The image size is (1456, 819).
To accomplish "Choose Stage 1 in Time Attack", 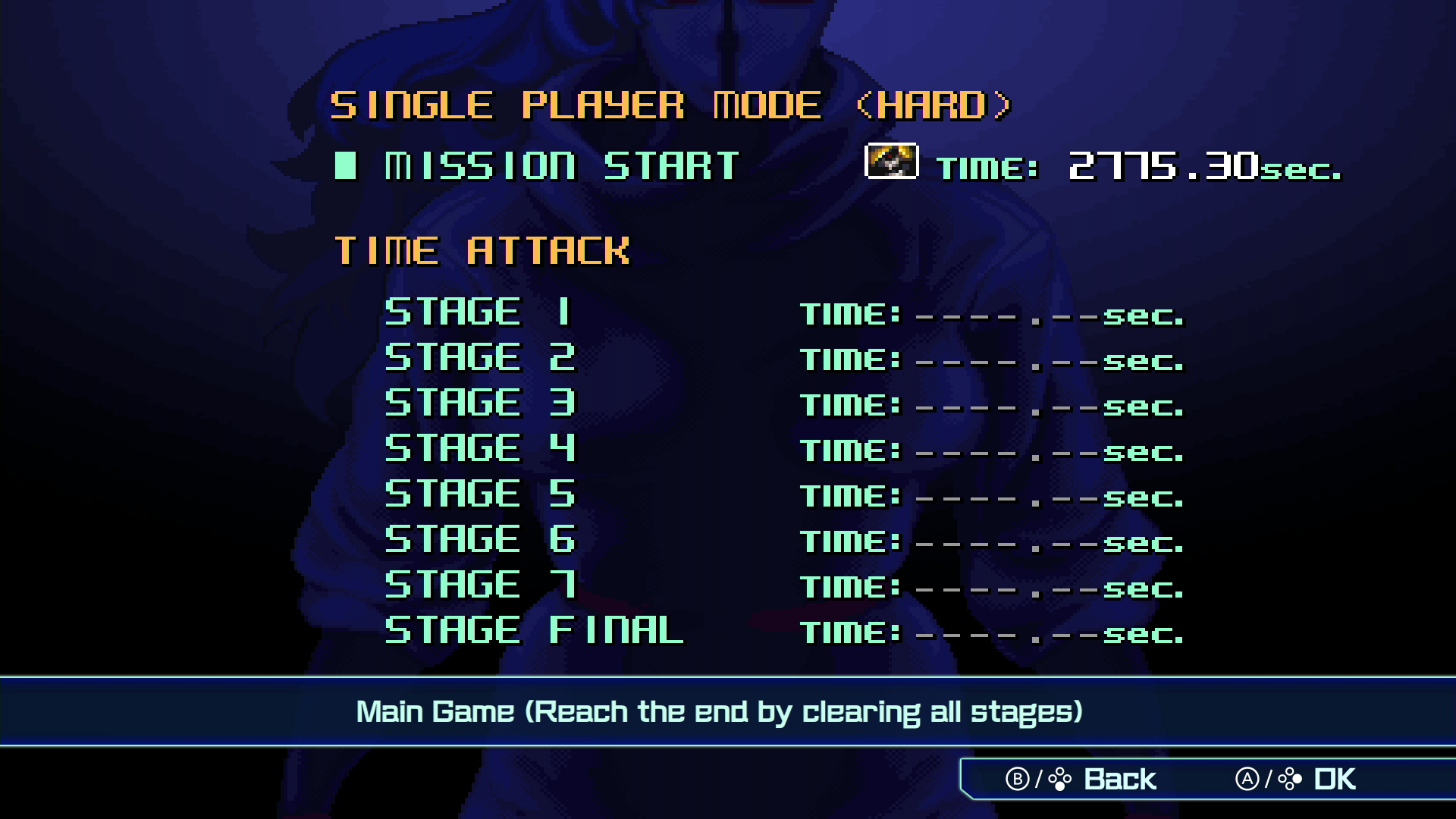I will point(479,312).
